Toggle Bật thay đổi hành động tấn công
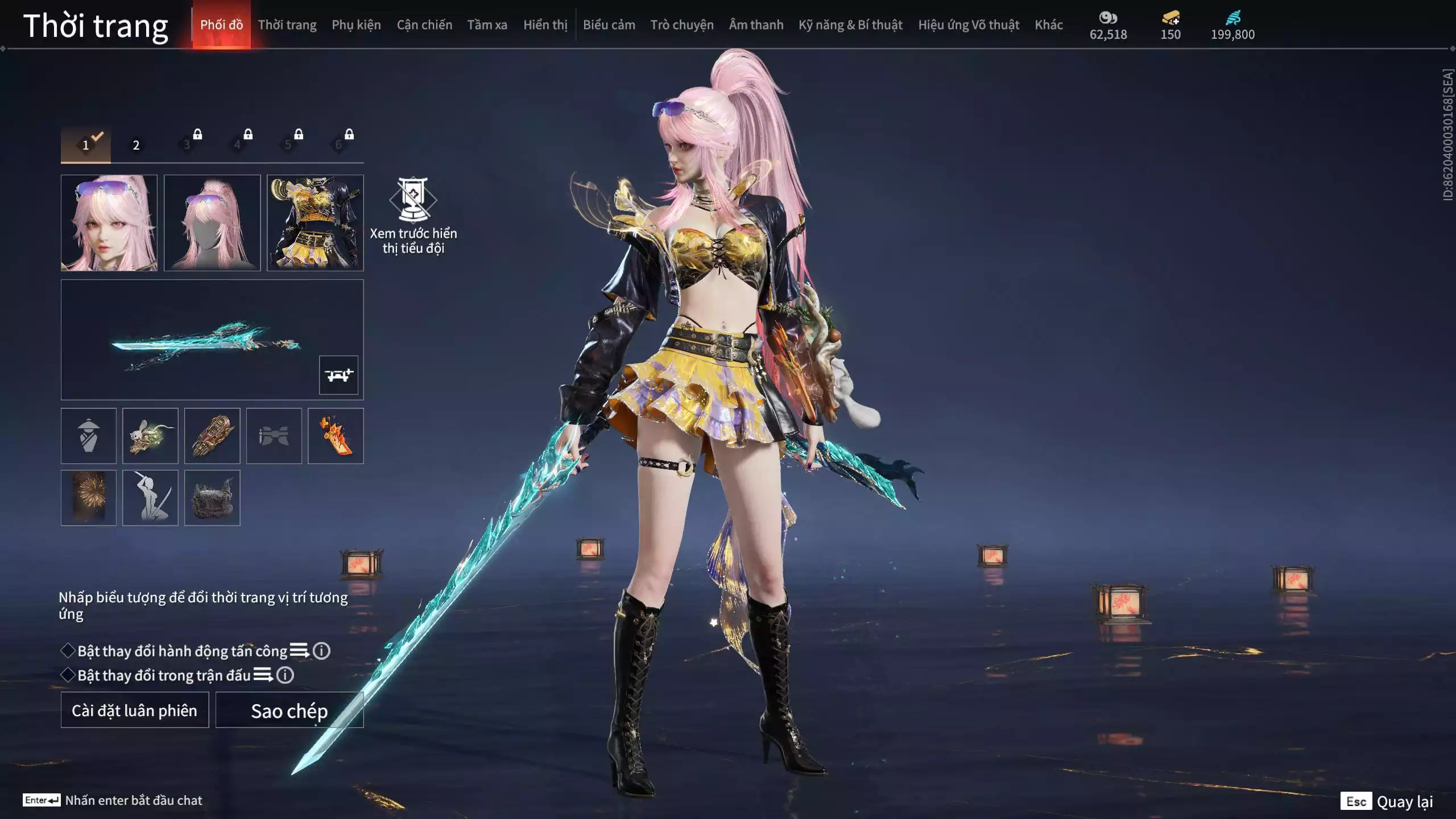This screenshot has width=1456, height=819. tap(68, 651)
